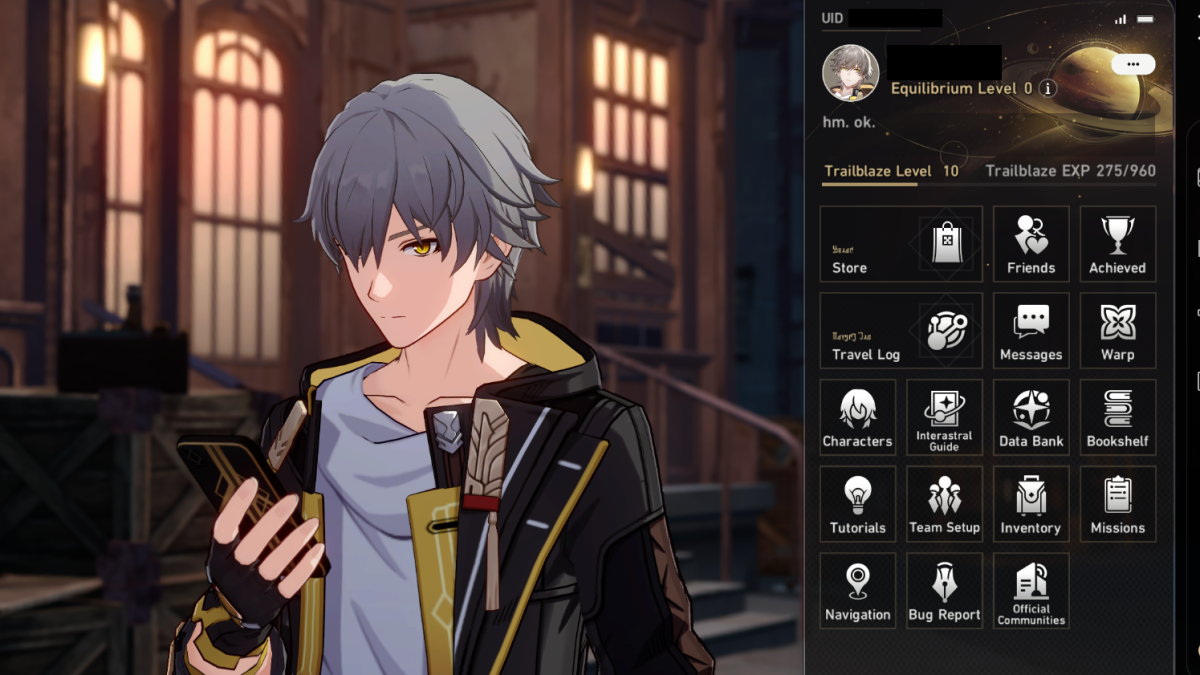Image resolution: width=1200 pixels, height=675 pixels.
Task: Click the three-dot more options button
Action: coord(1132,64)
